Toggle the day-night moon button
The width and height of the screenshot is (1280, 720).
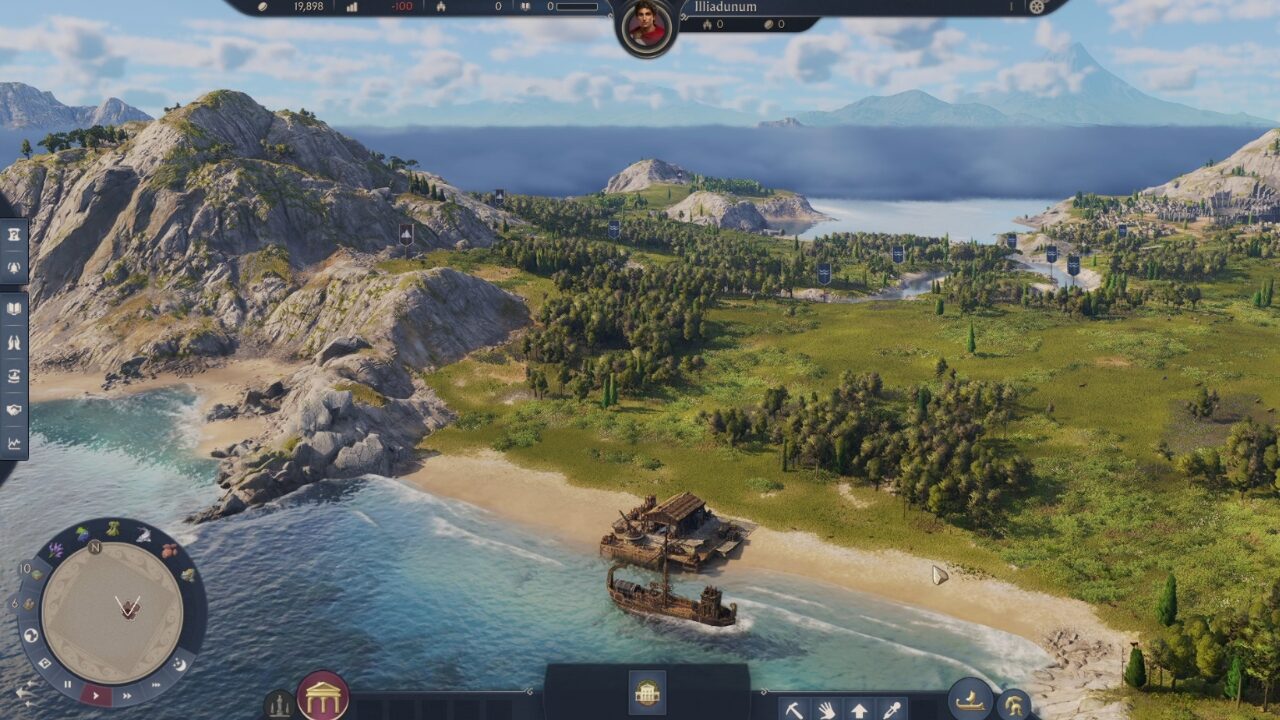tap(180, 663)
